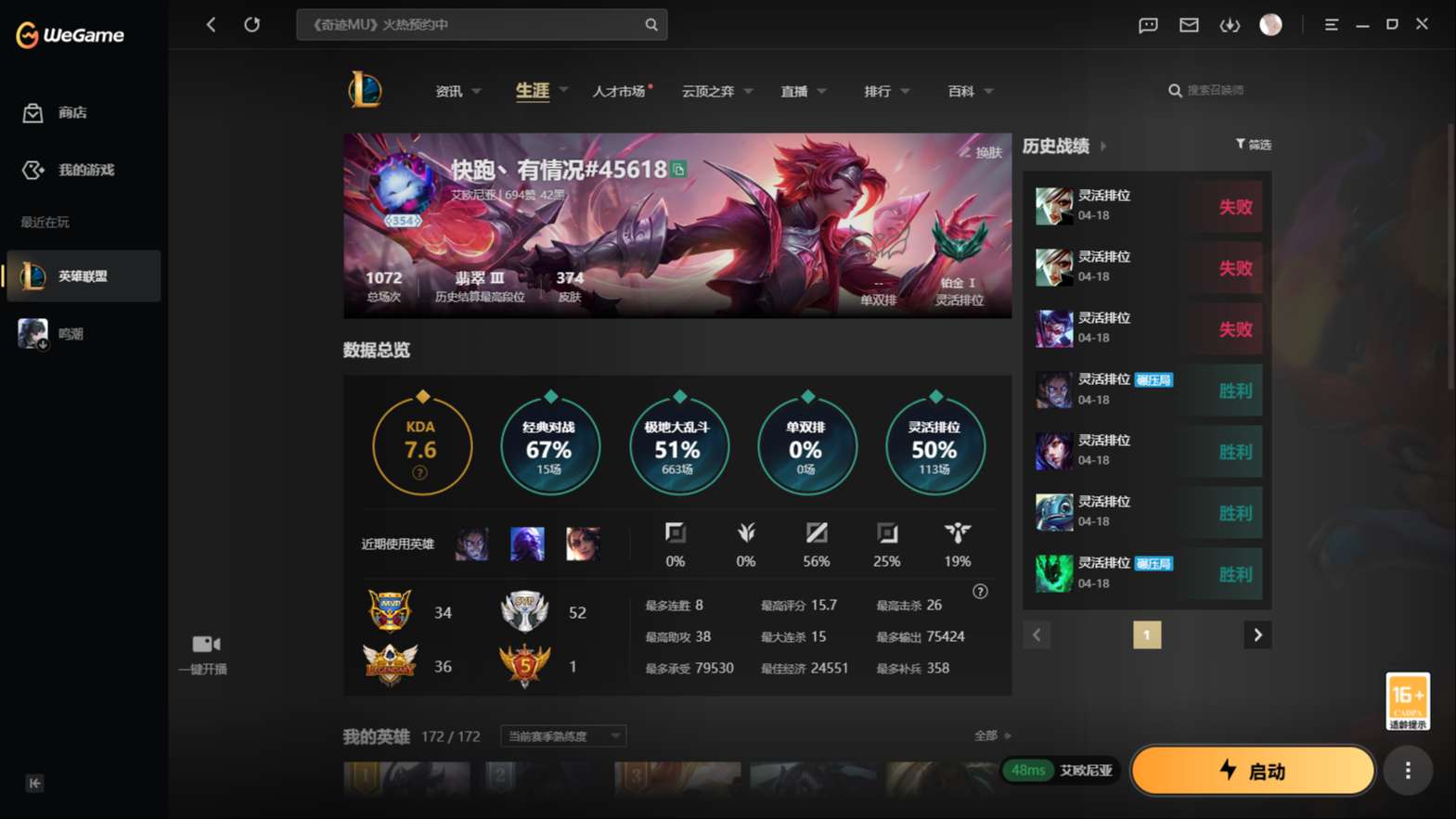This screenshot has width=1456, height=819.
Task: Expand the 云顶之弈 dropdown
Action: 715,90
